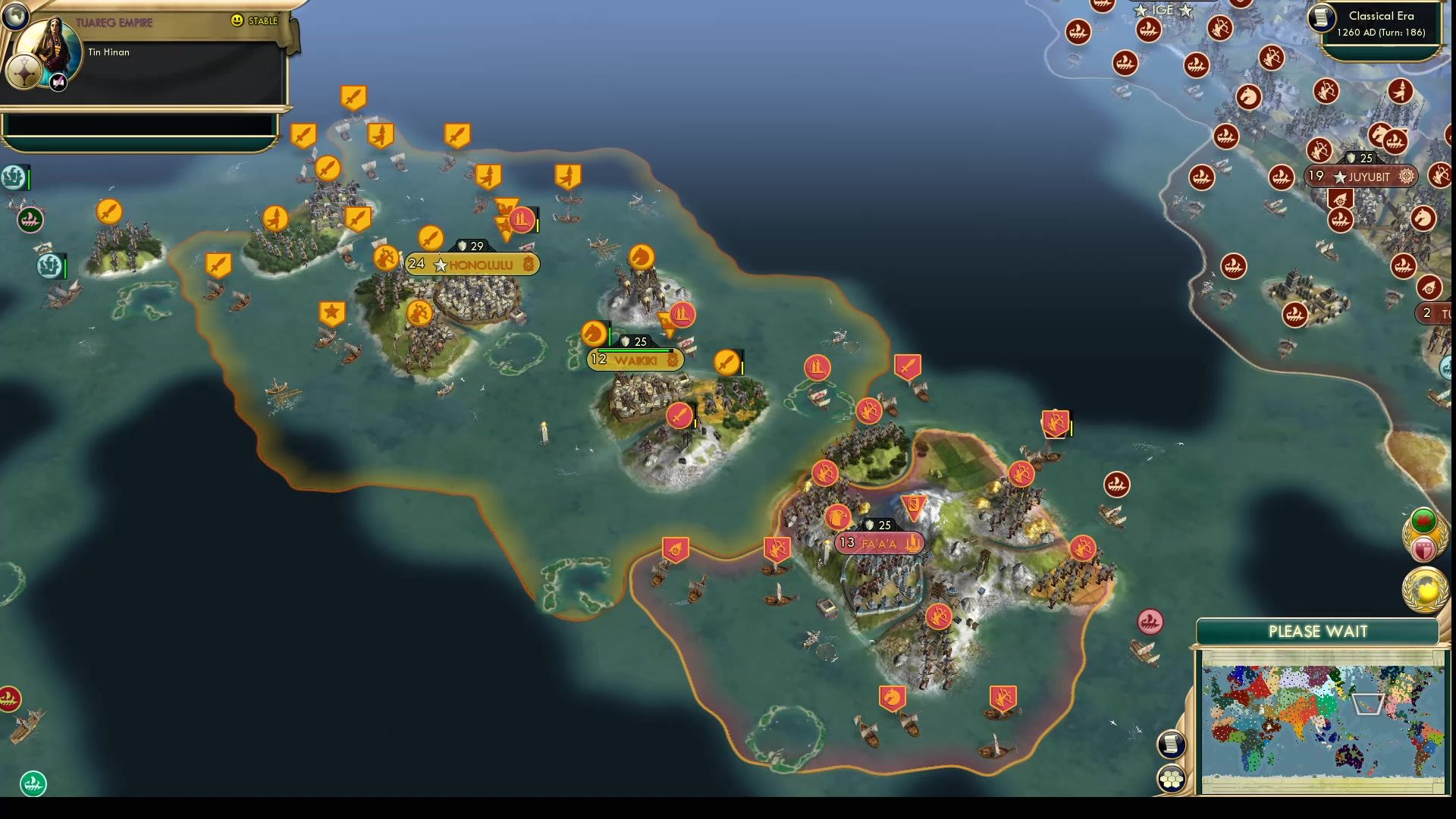The image size is (1456, 819).
Task: Open the Honolulu city banner
Action: [472, 265]
